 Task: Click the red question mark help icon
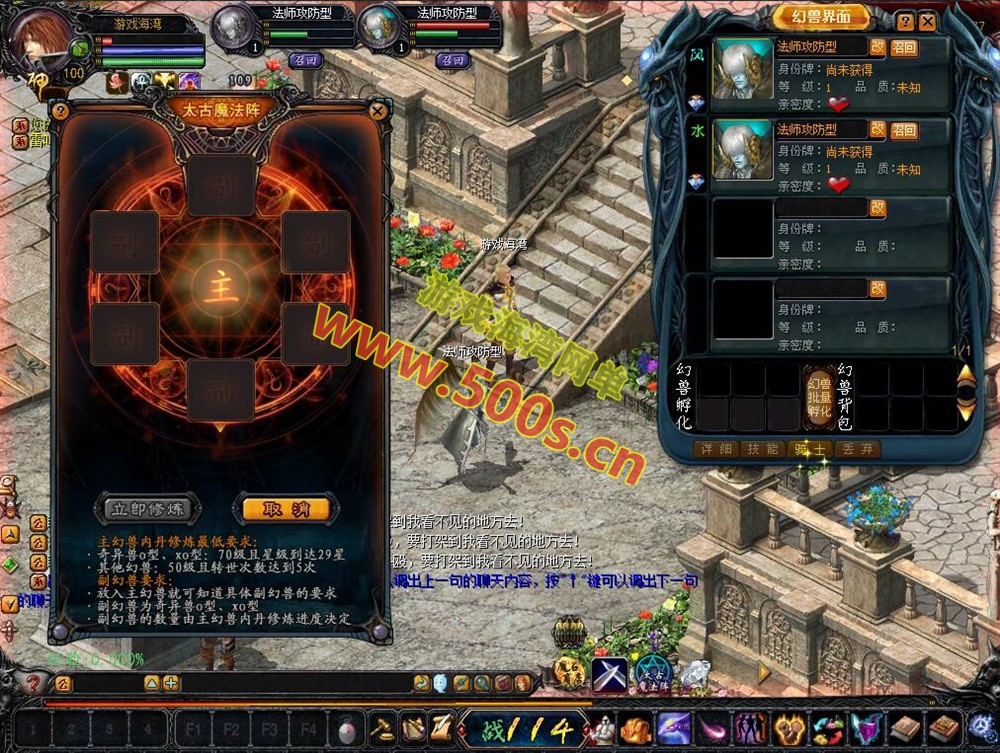33,684
